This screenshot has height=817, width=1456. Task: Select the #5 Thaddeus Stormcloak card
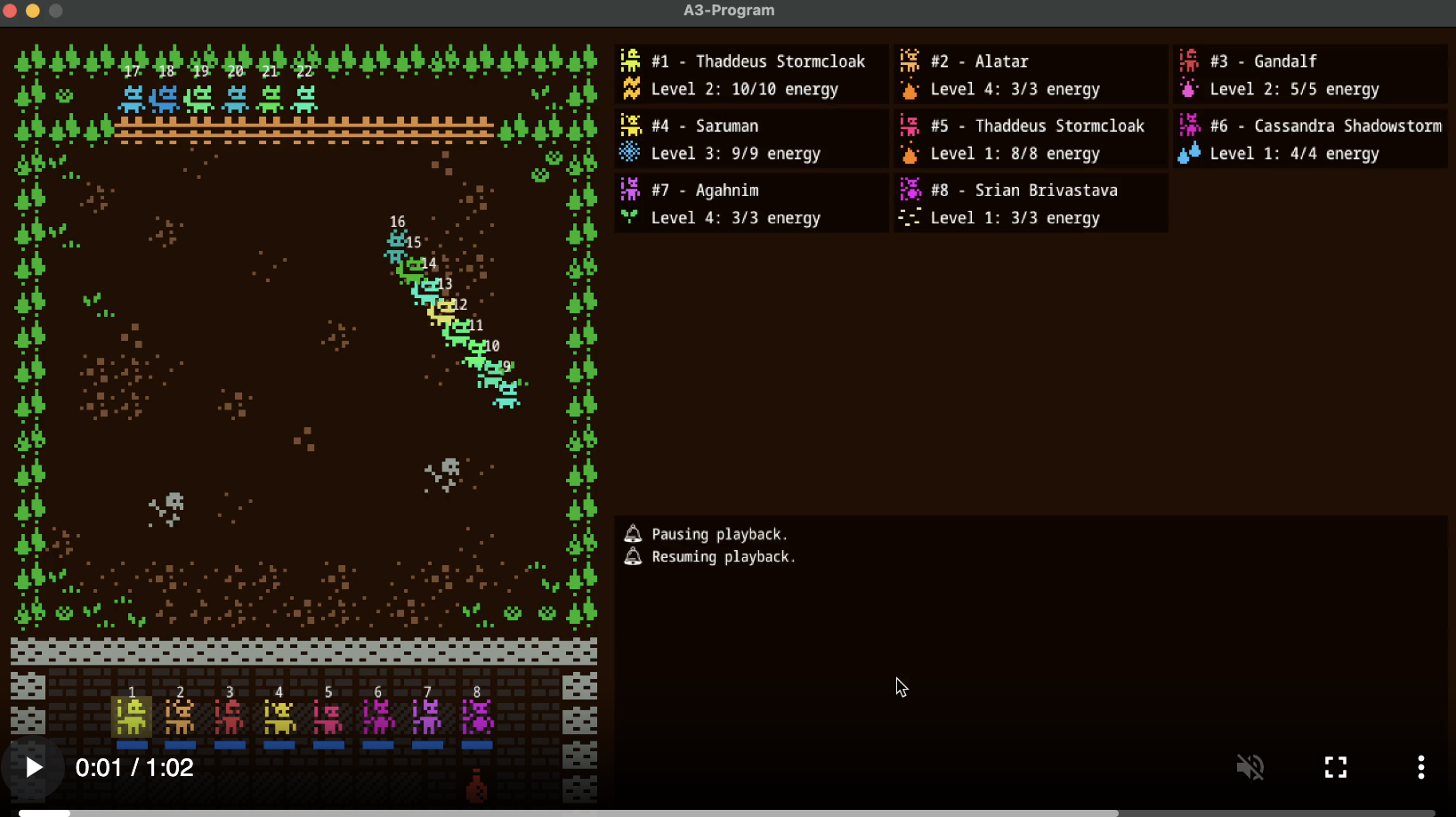coord(1031,140)
